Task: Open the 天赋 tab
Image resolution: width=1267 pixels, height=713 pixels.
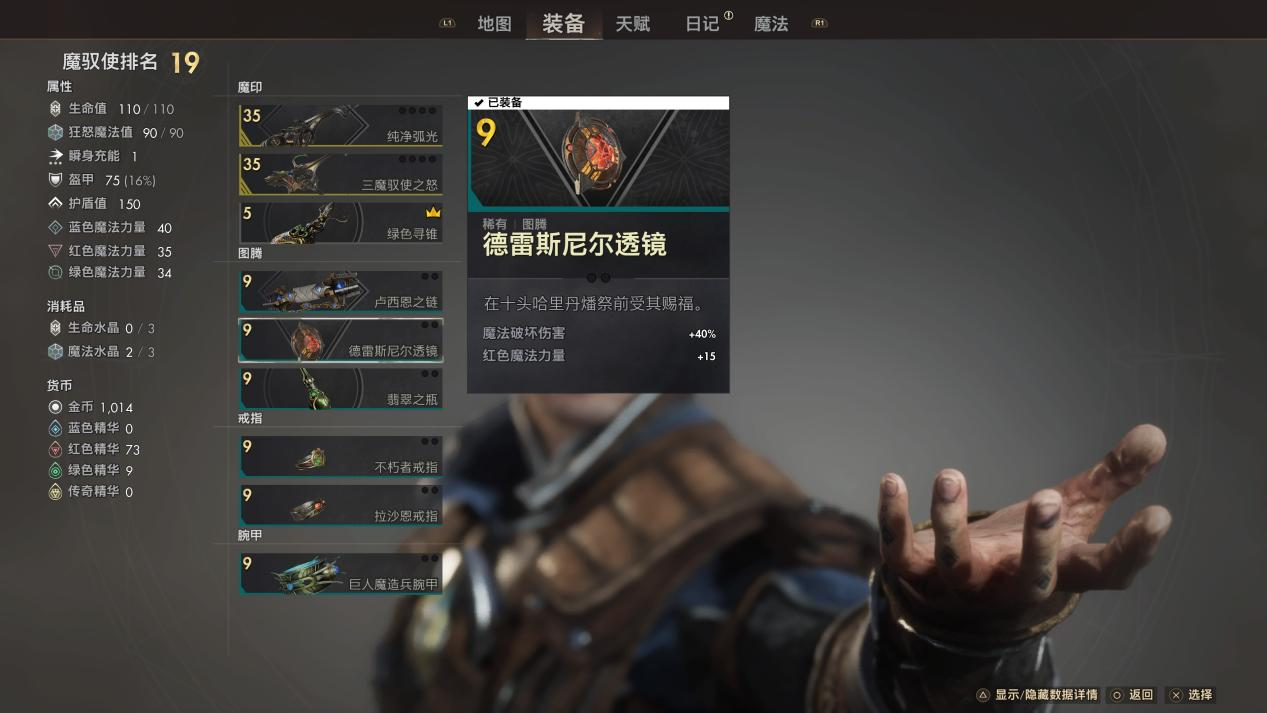Action: pos(632,24)
